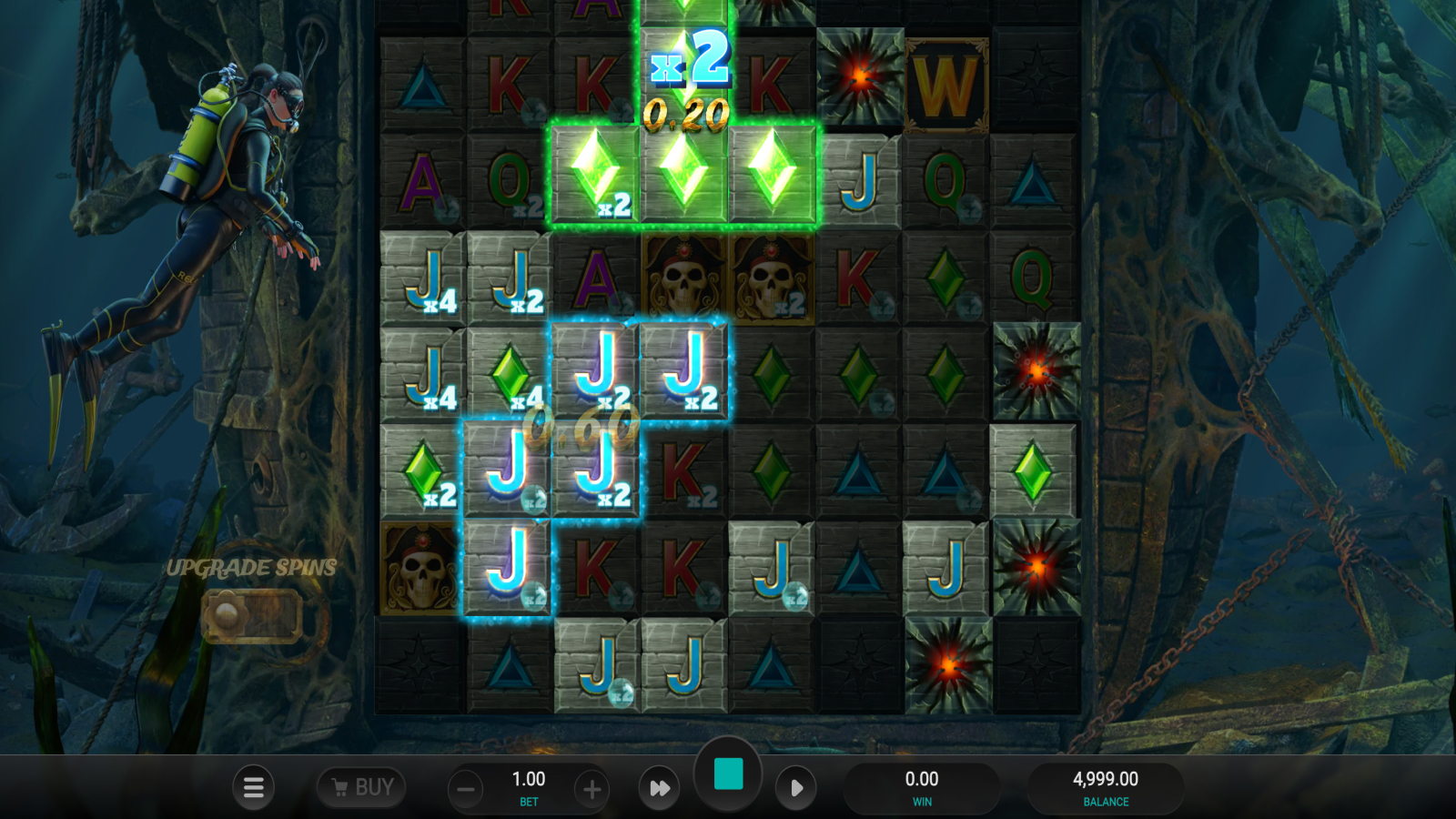The image size is (1456, 819).
Task: Select the fast-forward turbo icon
Action: (x=659, y=787)
